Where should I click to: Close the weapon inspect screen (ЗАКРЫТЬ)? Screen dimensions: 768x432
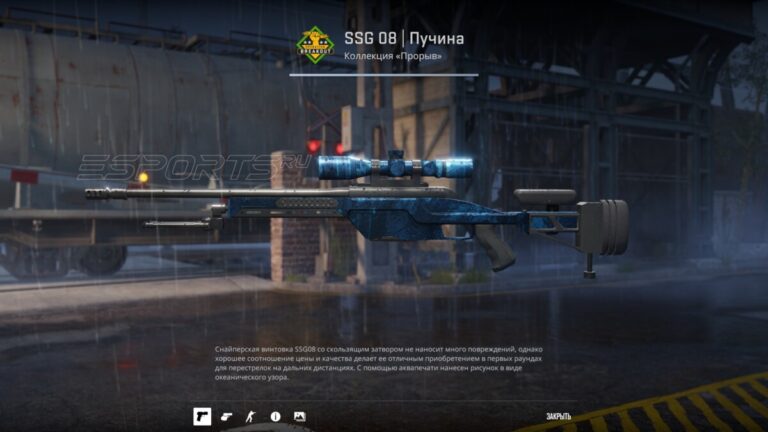(558, 416)
